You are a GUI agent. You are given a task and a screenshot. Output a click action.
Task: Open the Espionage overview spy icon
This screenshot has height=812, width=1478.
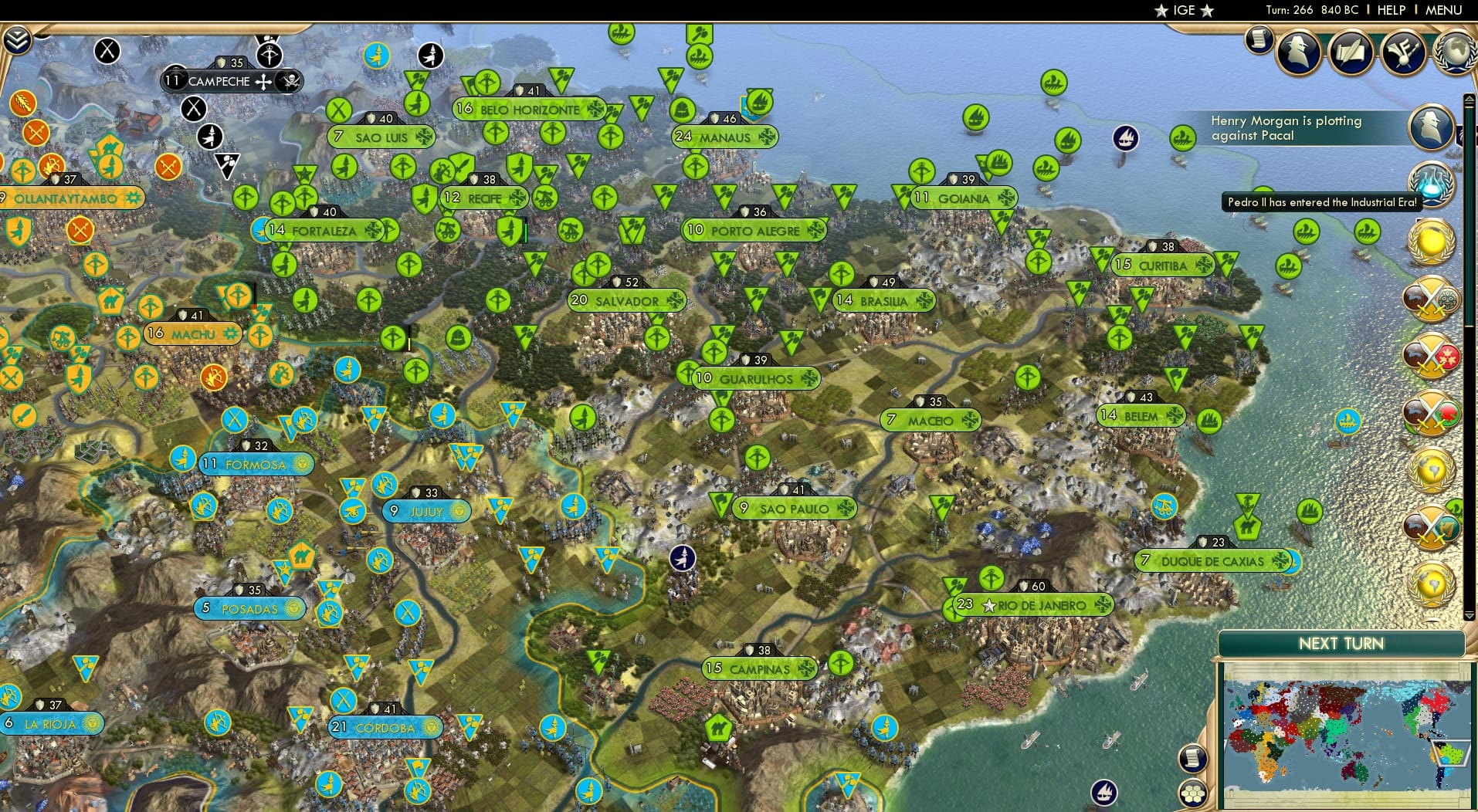(1299, 52)
